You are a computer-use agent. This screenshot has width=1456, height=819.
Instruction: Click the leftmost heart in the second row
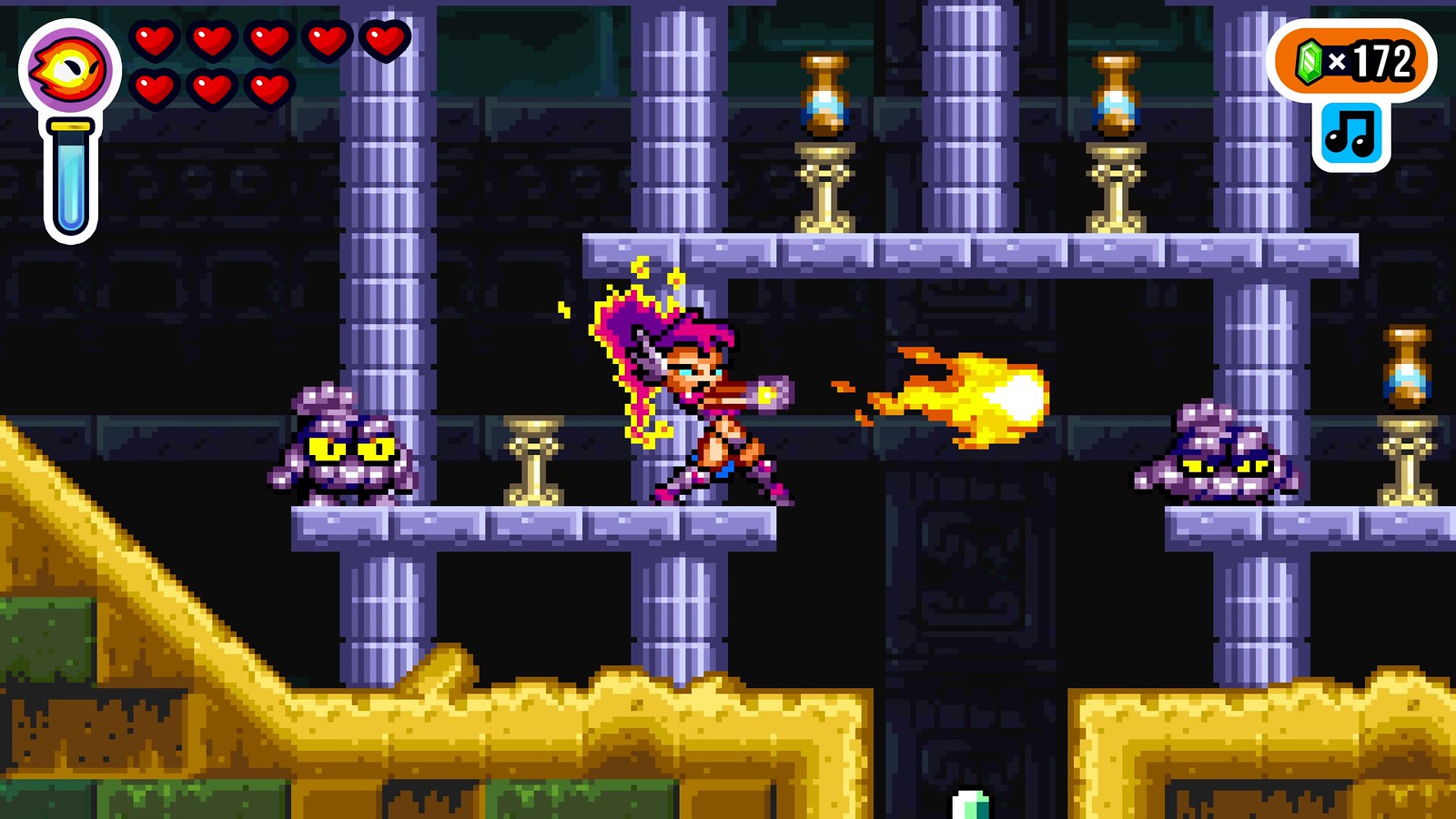[155, 89]
